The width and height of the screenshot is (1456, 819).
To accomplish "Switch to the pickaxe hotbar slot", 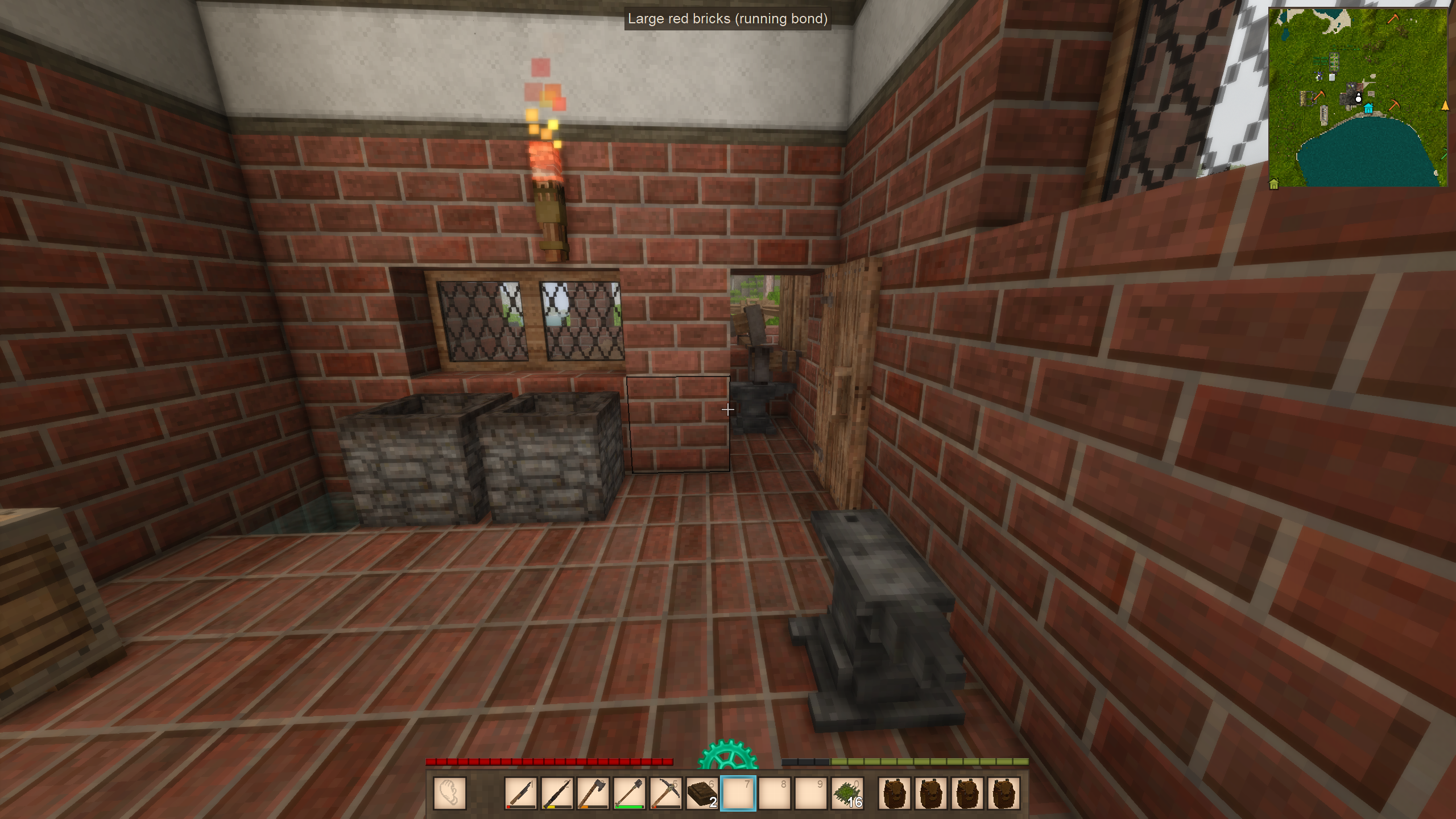I will [x=665, y=793].
